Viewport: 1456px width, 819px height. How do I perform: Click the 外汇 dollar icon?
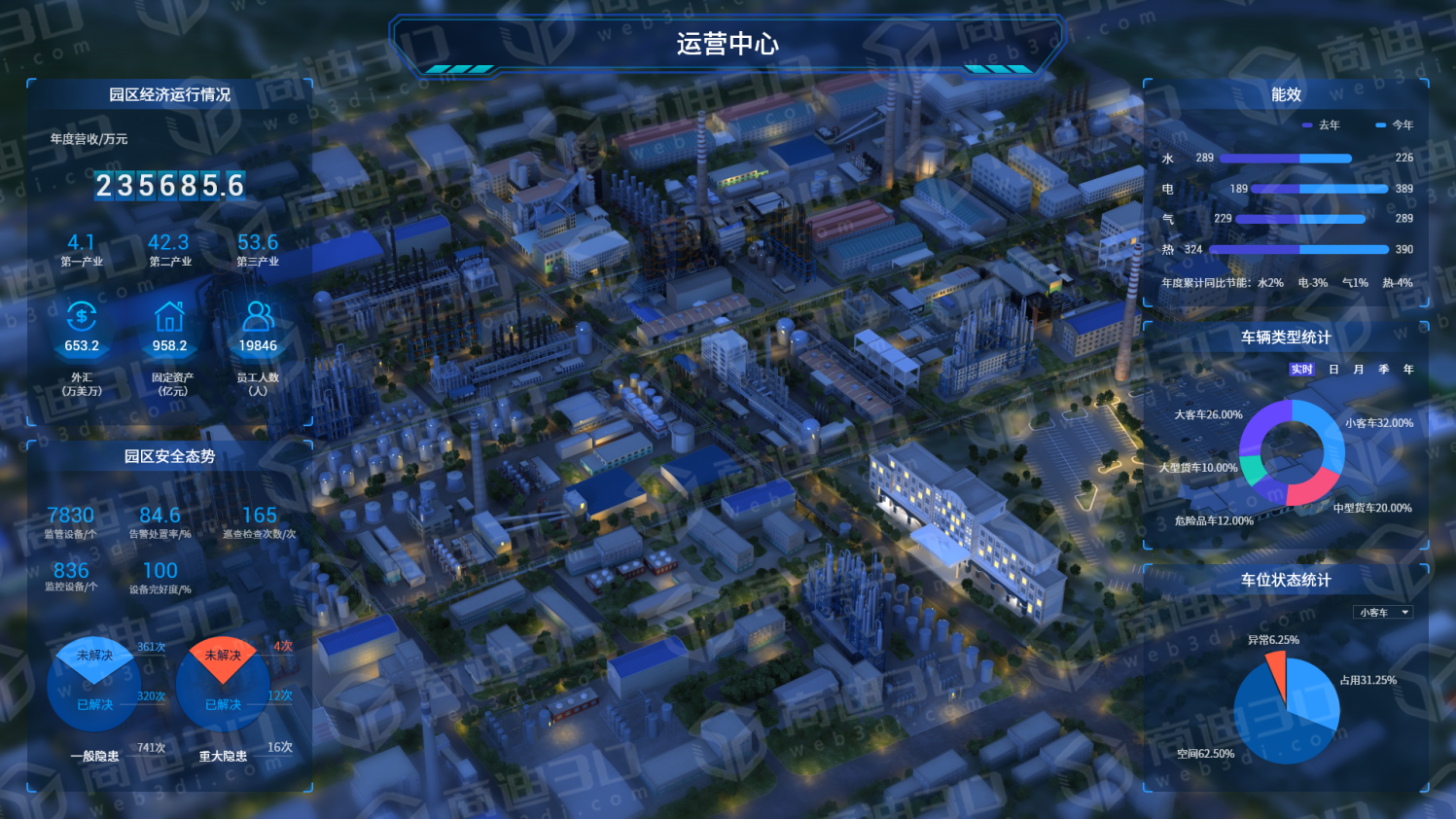pos(82,315)
